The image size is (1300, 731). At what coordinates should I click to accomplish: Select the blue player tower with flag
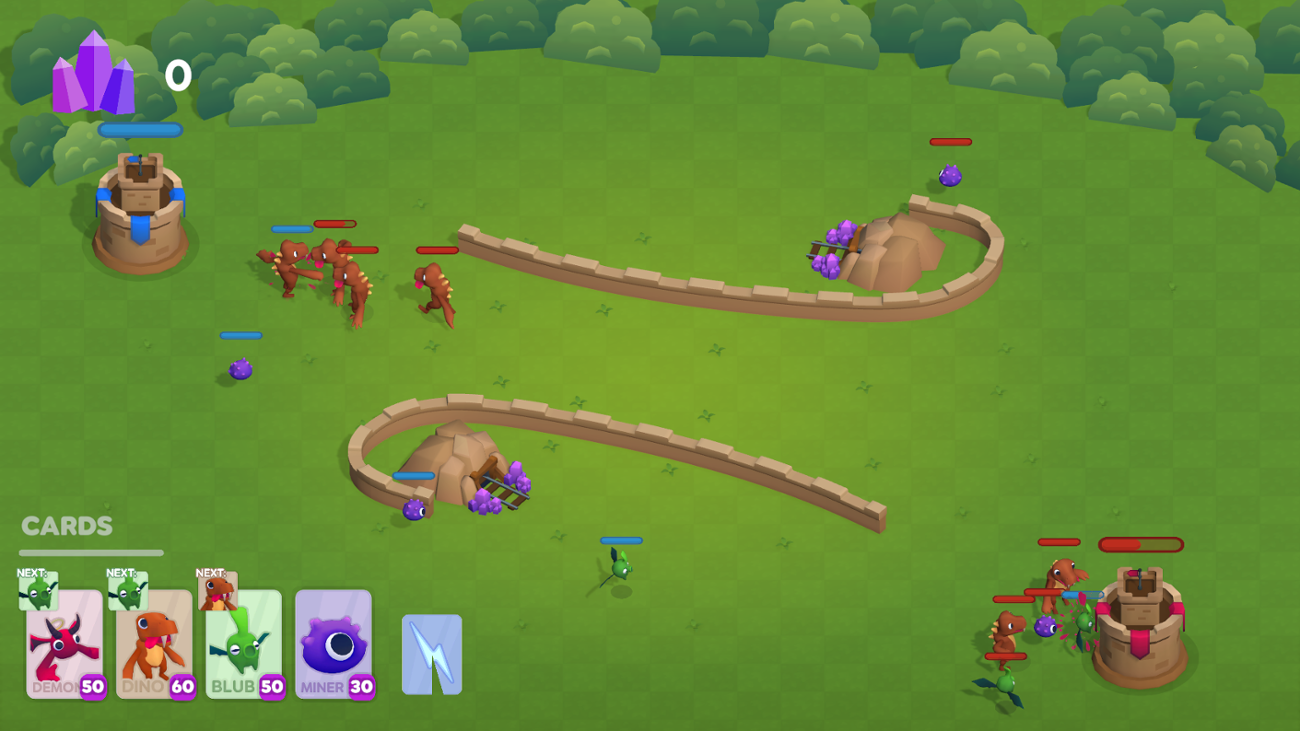(x=140, y=210)
